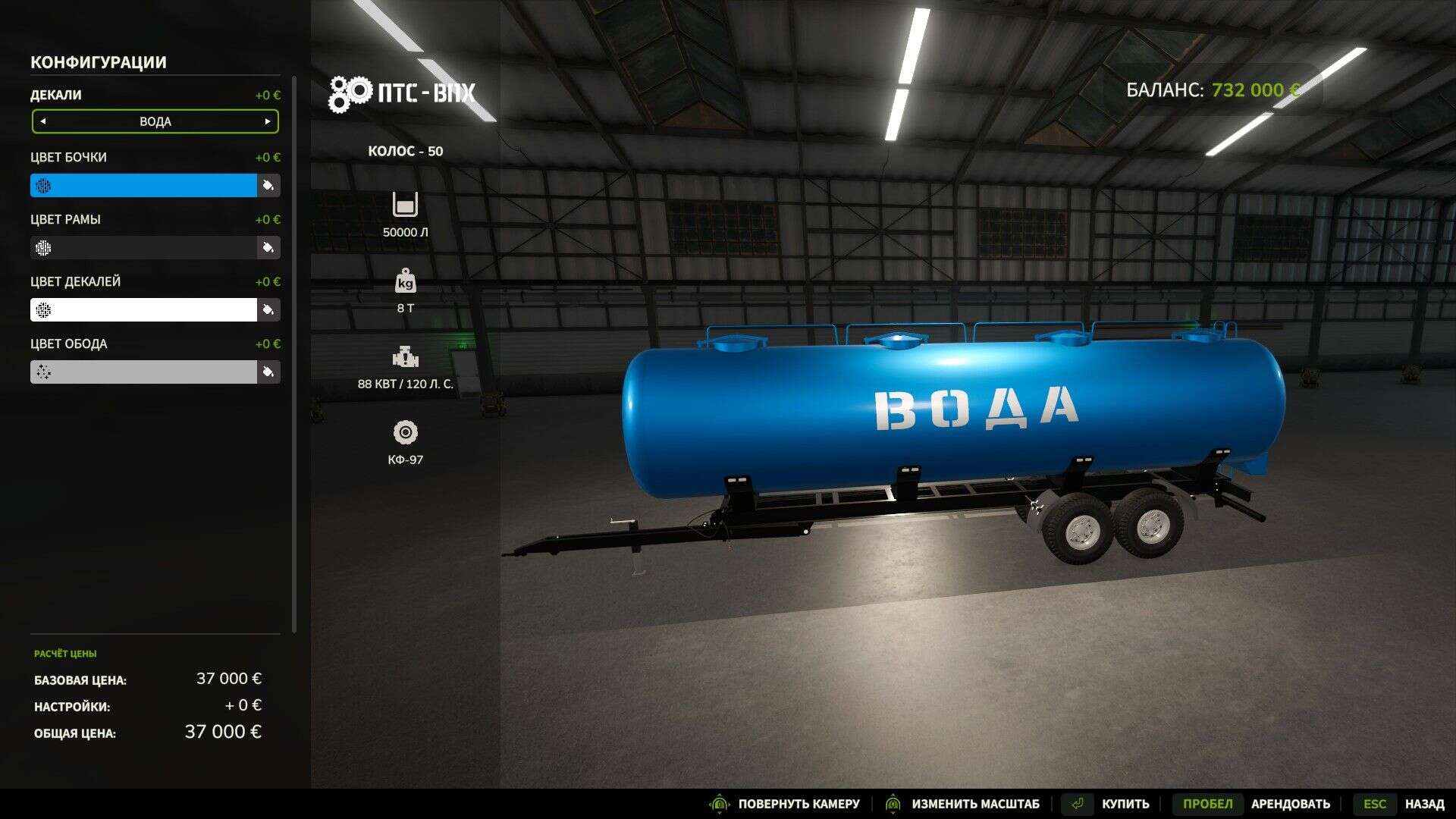Open the barrel color paint picker
This screenshot has width=1456, height=819.
point(268,185)
